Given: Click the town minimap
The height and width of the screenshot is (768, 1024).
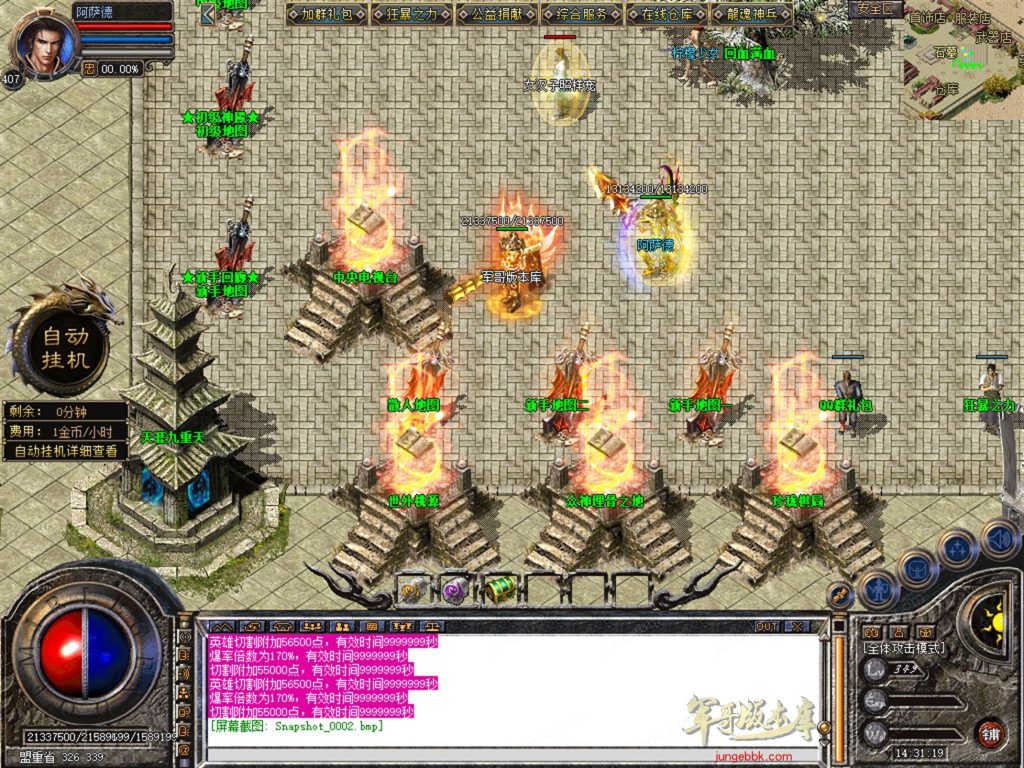Looking at the screenshot, I should click(x=962, y=58).
